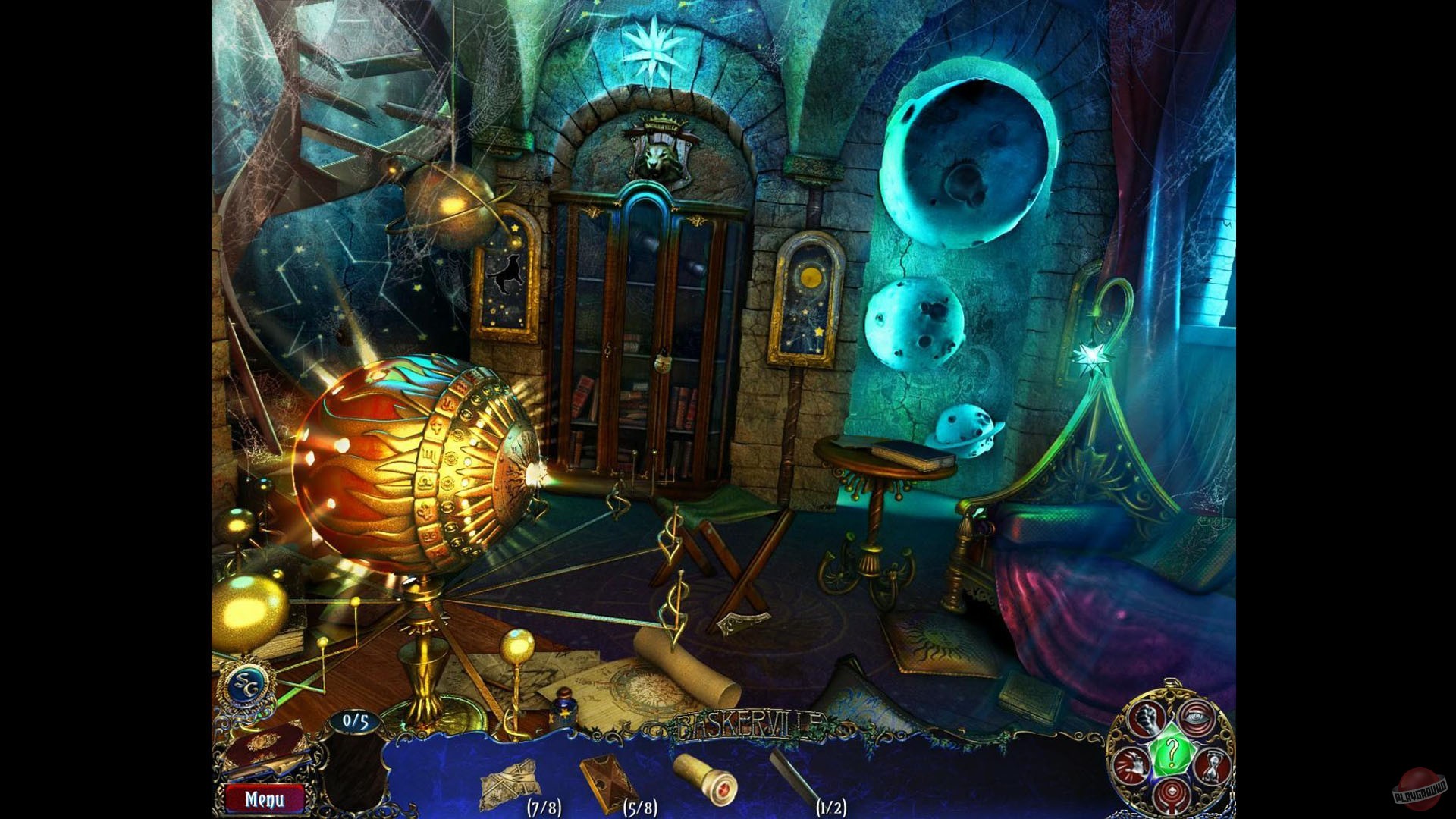Open the Menu
This screenshot has height=819, width=1456.
264,799
